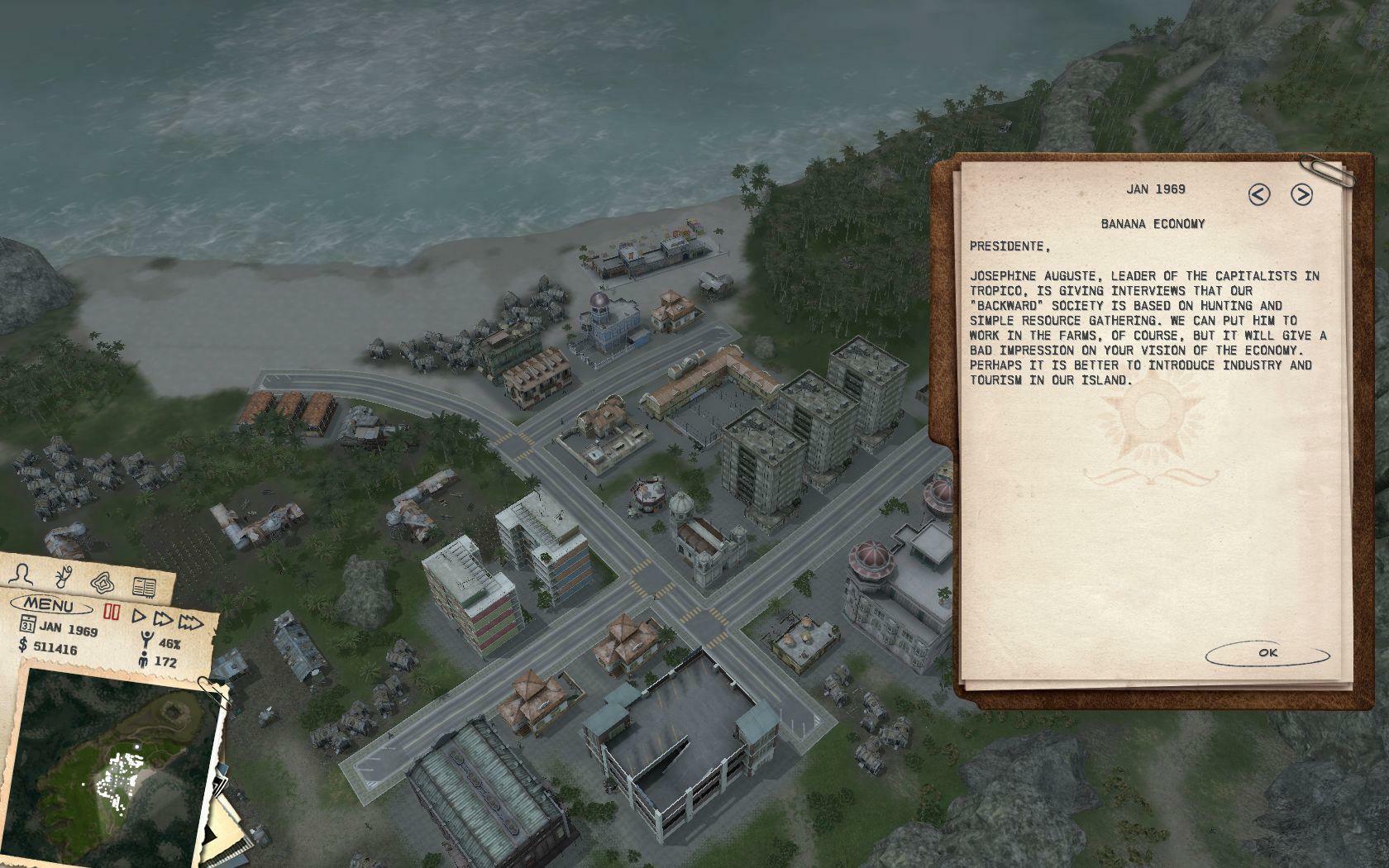
Task: Open El Presidente's profile icon
Action: coord(21,576)
